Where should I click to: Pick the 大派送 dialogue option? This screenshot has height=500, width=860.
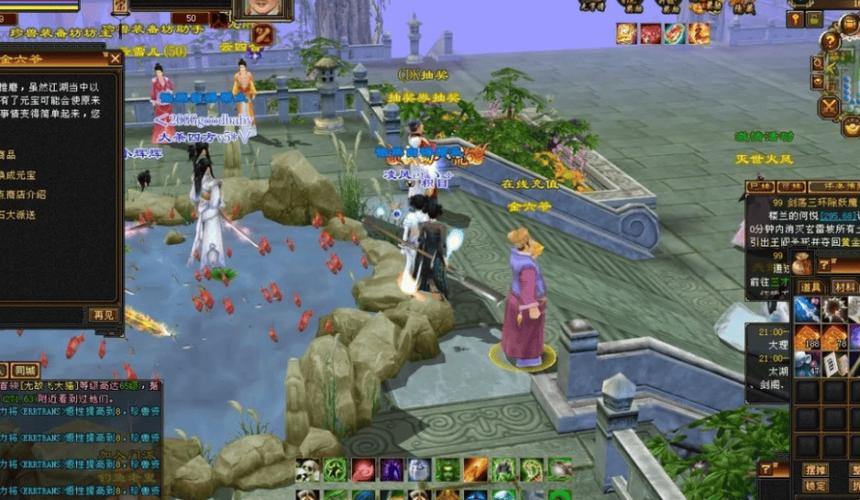point(22,214)
